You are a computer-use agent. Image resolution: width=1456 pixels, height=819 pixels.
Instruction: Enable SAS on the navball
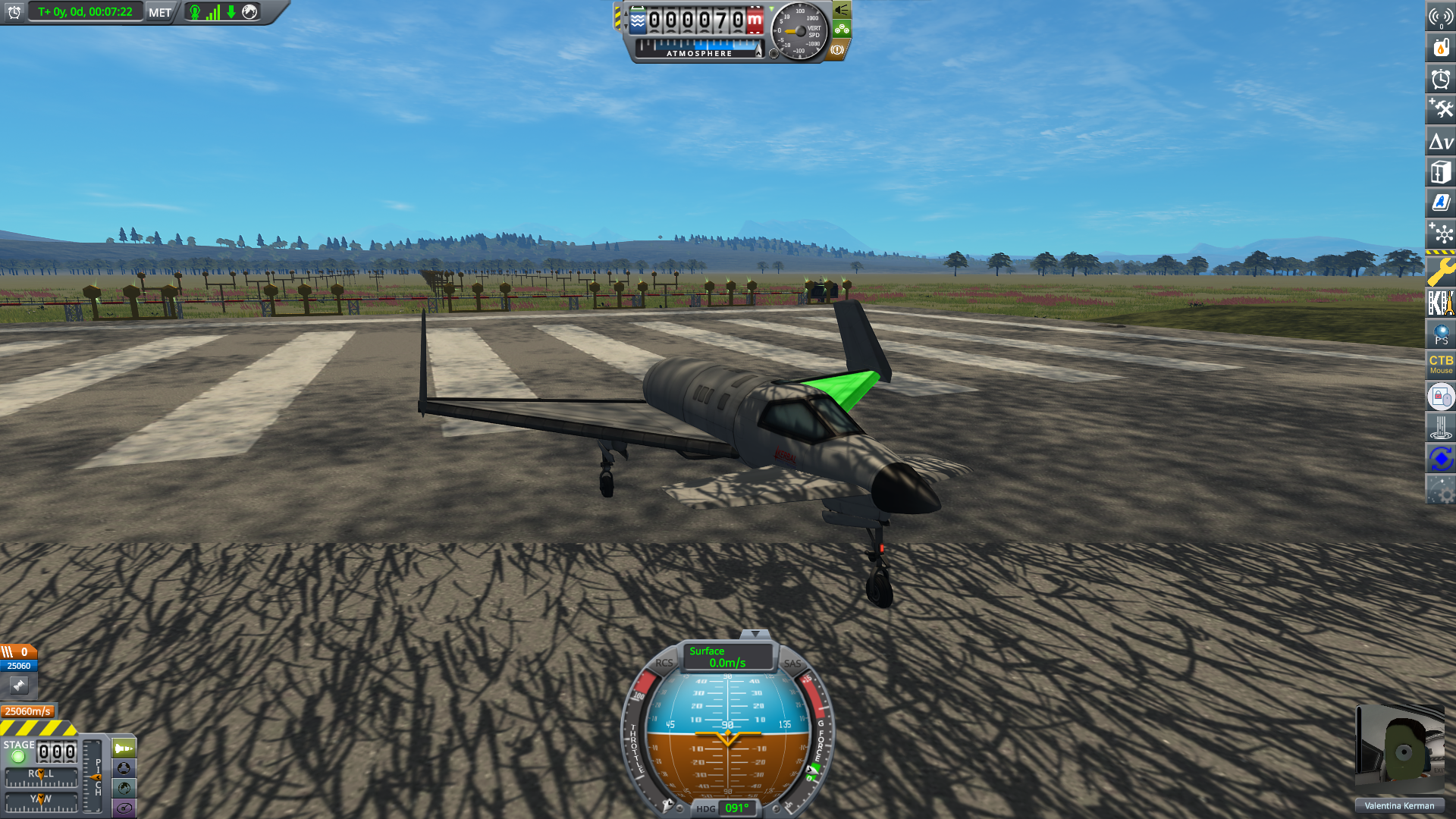[793, 663]
